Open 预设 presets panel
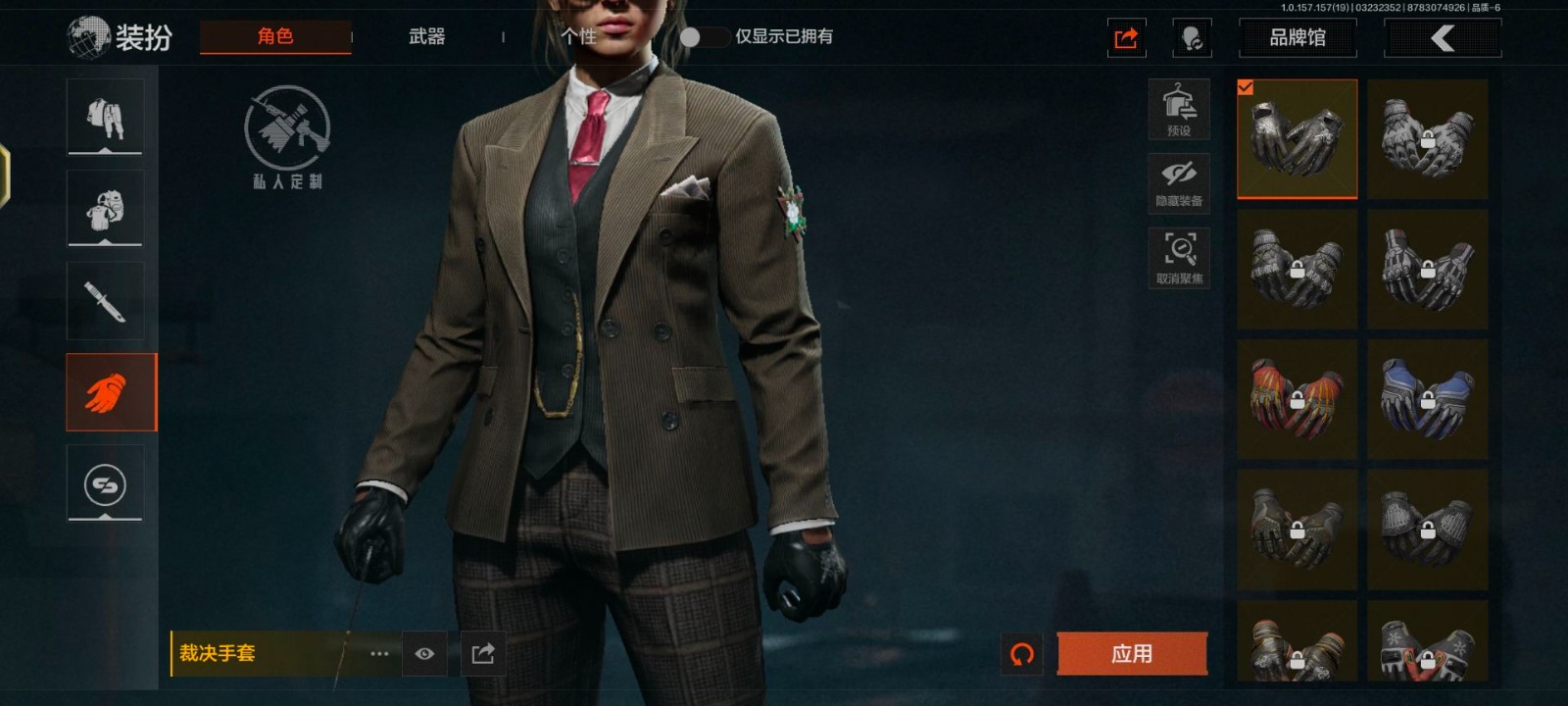Viewport: 1568px width, 706px height. click(1179, 109)
